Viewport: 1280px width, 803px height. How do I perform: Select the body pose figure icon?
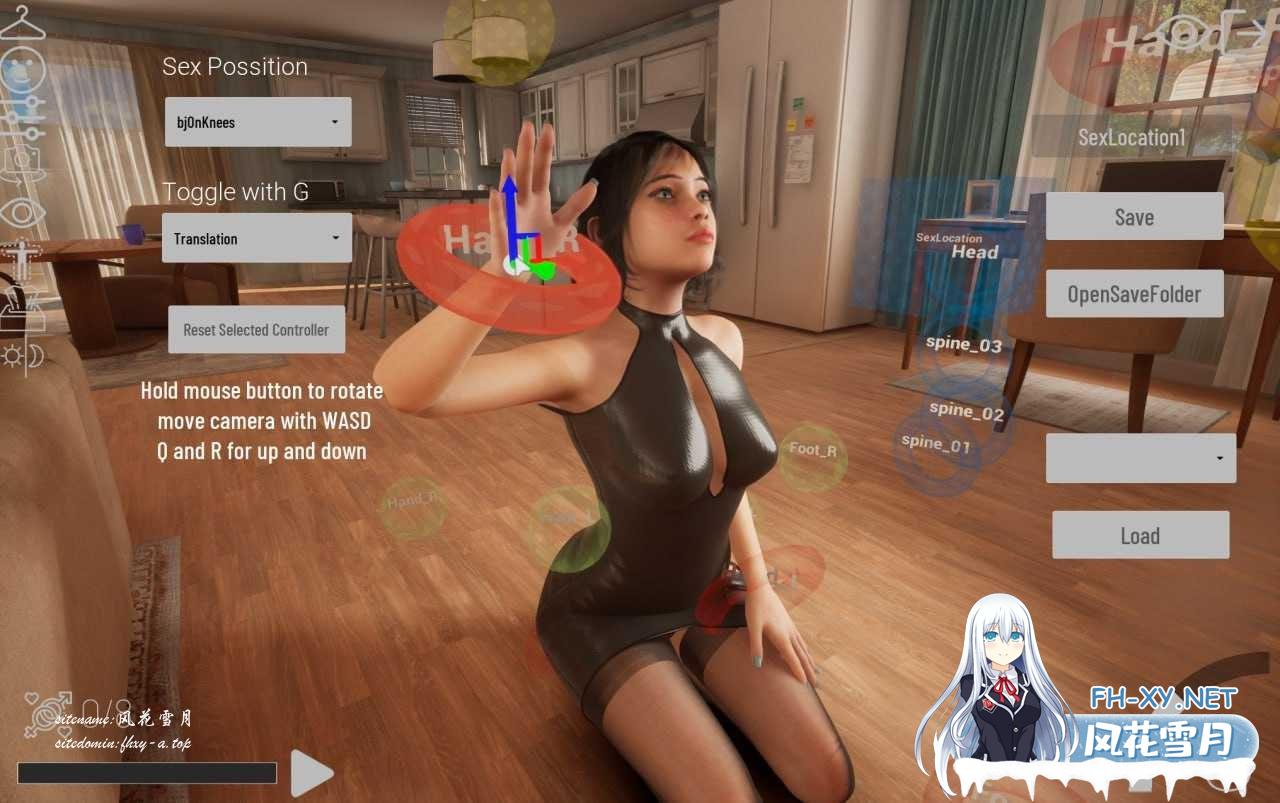point(19,259)
